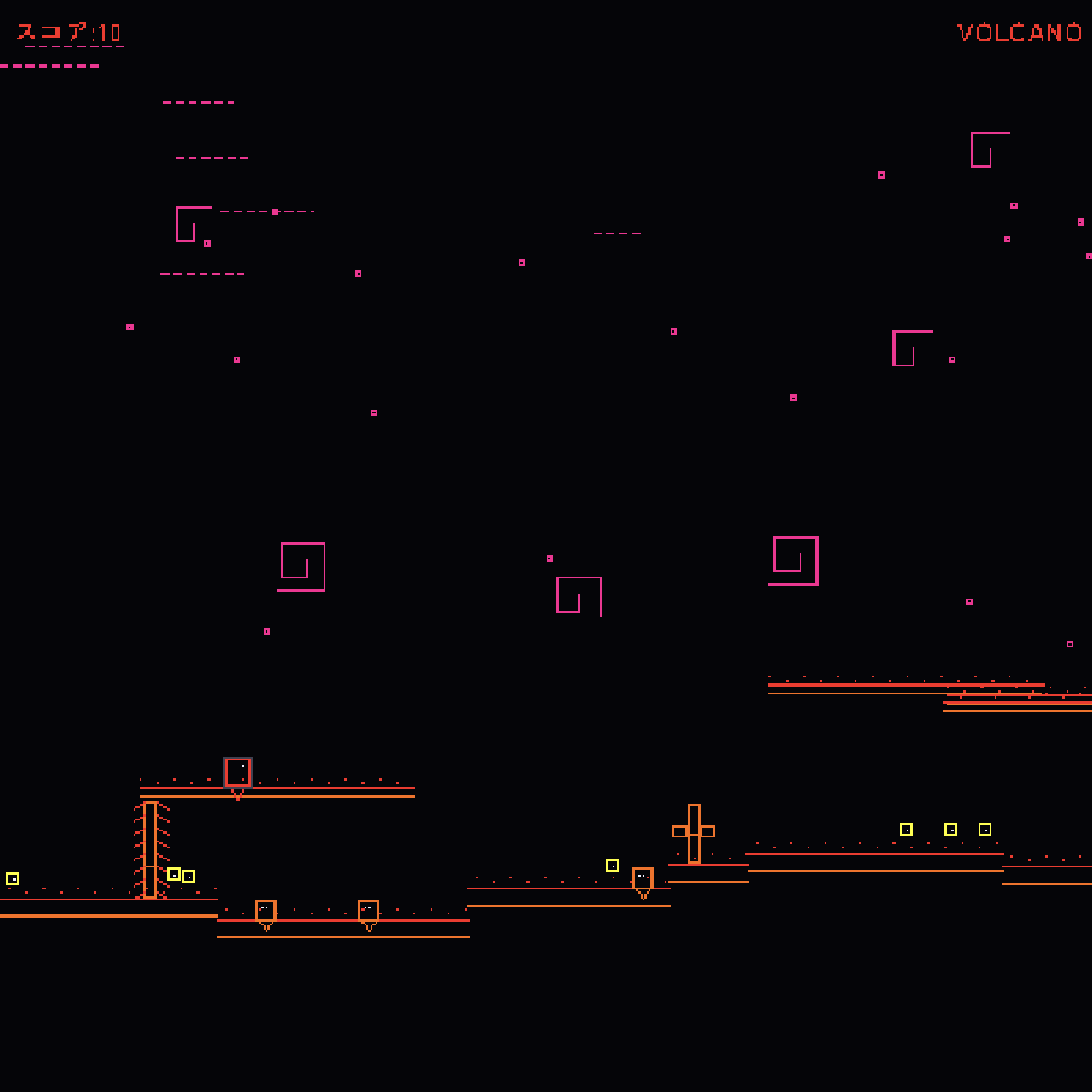
Task: Select the red-outlined player character square
Action: click(238, 772)
